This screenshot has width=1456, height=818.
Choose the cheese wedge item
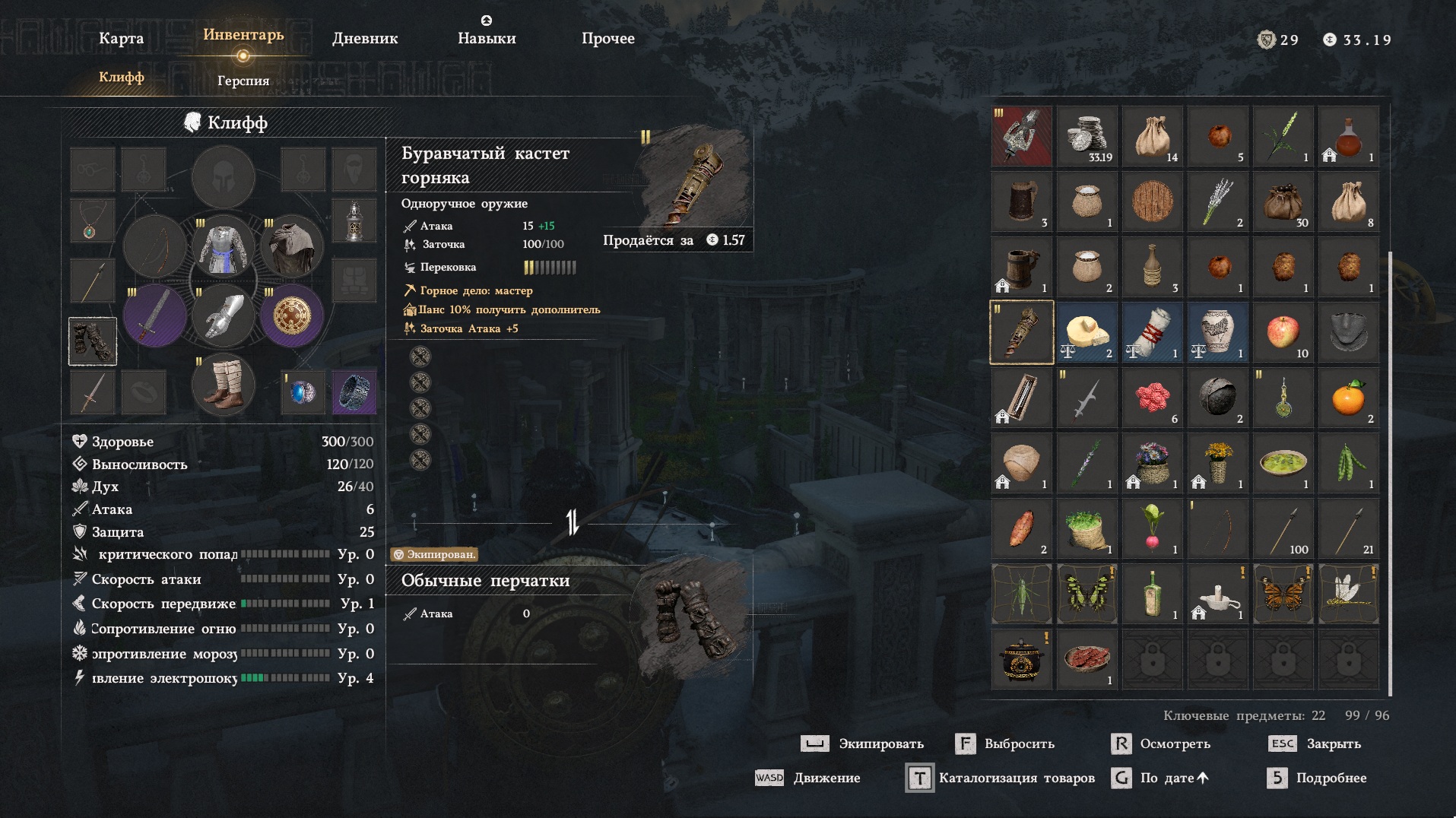pyautogui.click(x=1087, y=333)
